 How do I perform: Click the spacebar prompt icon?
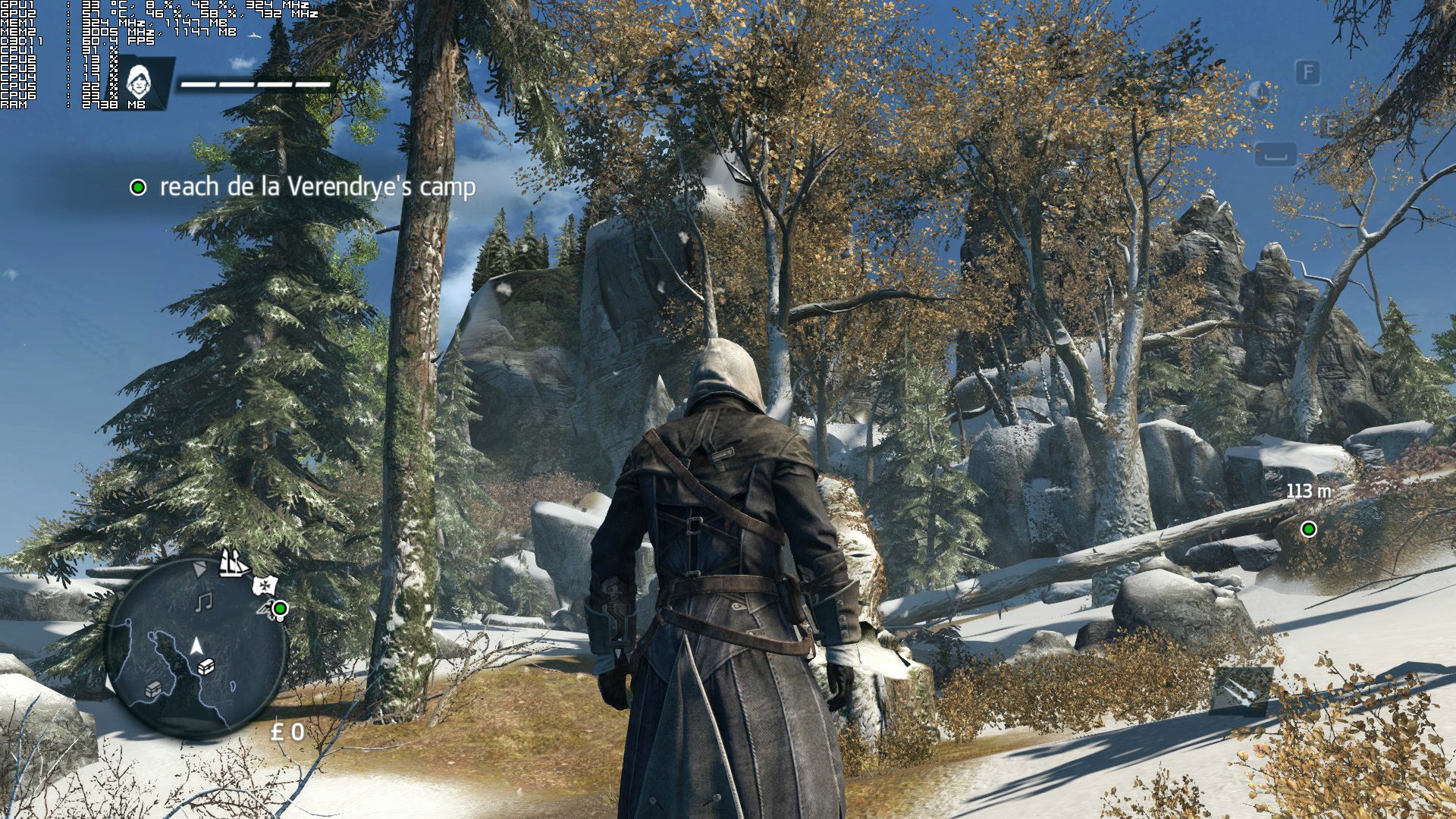[1276, 154]
